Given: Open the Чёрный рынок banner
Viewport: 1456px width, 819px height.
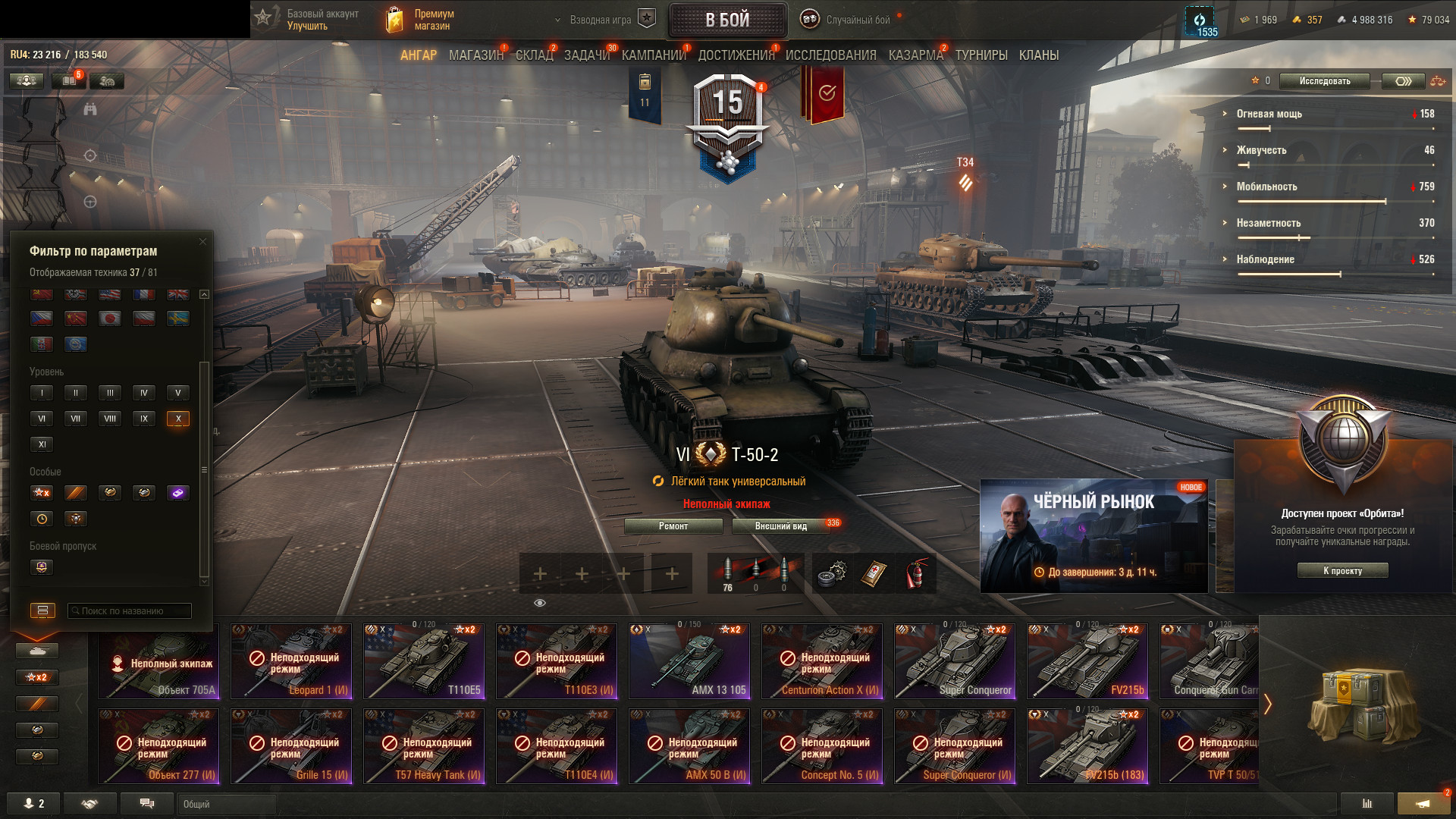Looking at the screenshot, I should coord(1094,535).
